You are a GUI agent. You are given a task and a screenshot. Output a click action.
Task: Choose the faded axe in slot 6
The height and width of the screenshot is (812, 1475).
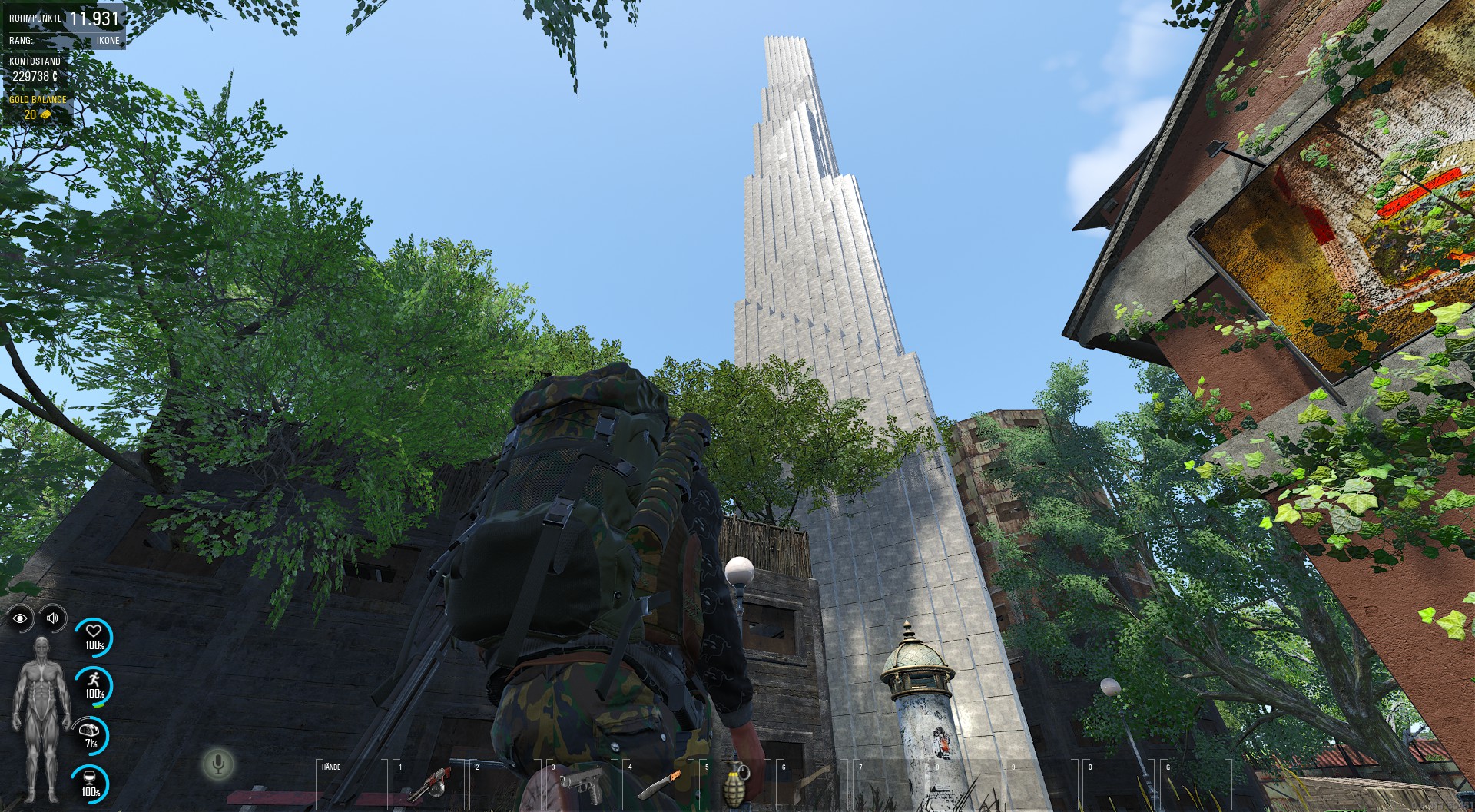tap(814, 784)
